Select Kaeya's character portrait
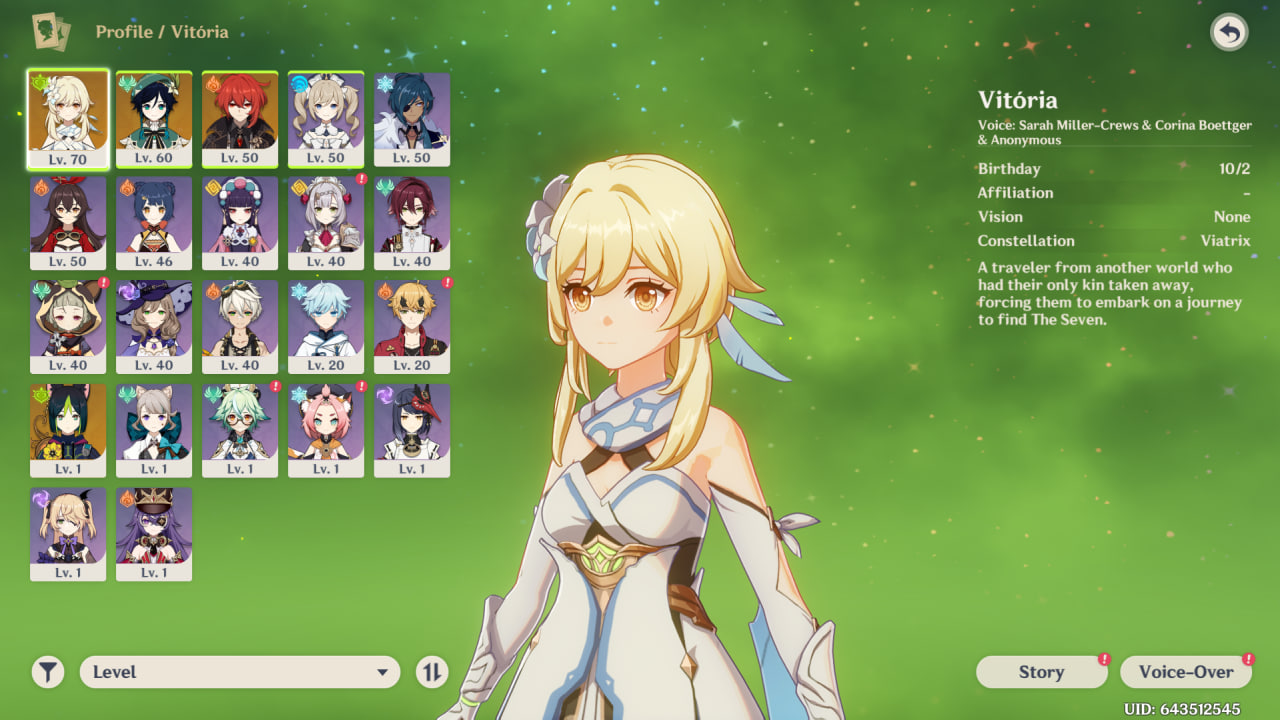This screenshot has width=1280, height=720. pos(412,118)
